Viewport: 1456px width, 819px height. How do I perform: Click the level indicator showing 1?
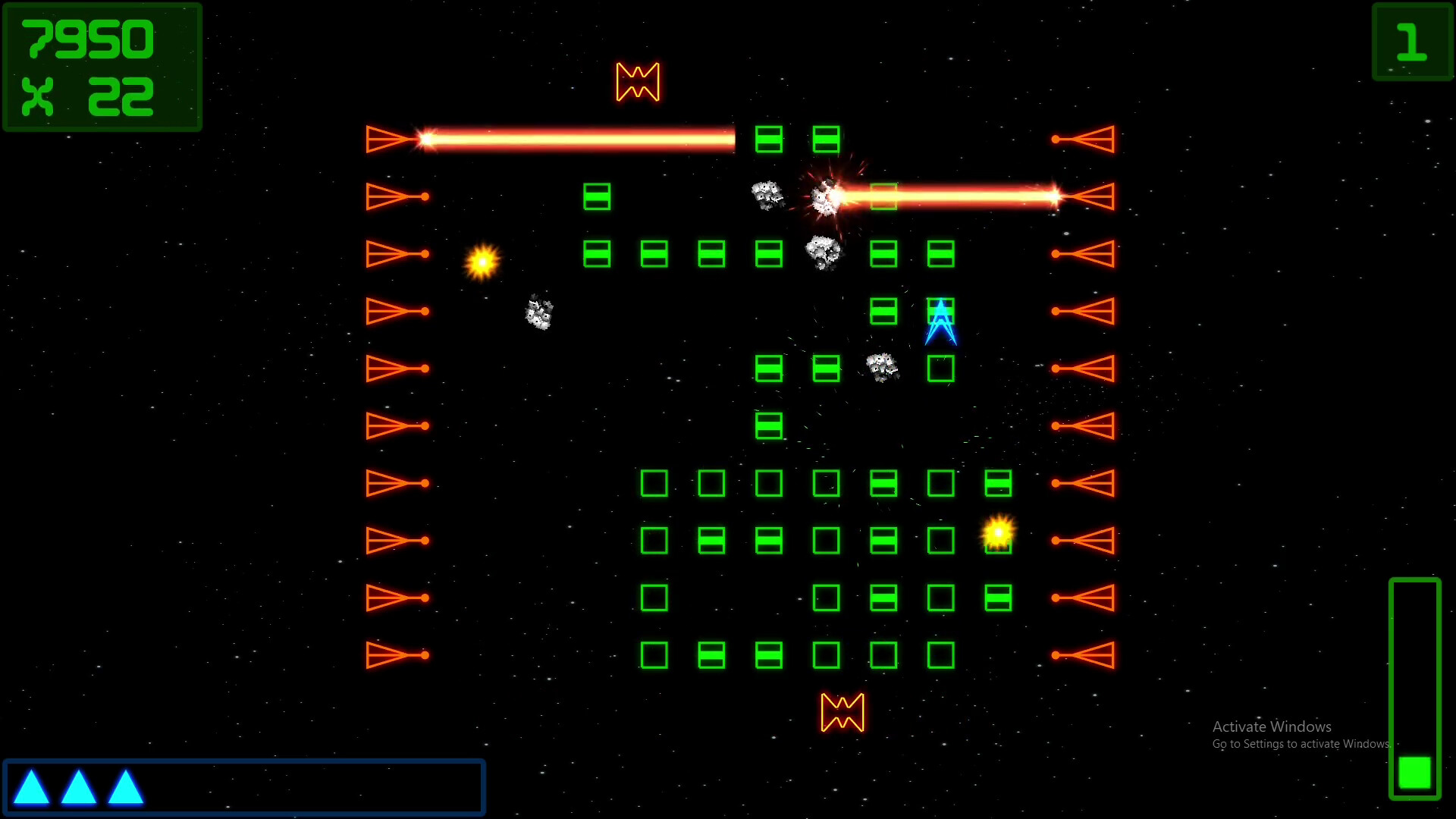[x=1411, y=42]
